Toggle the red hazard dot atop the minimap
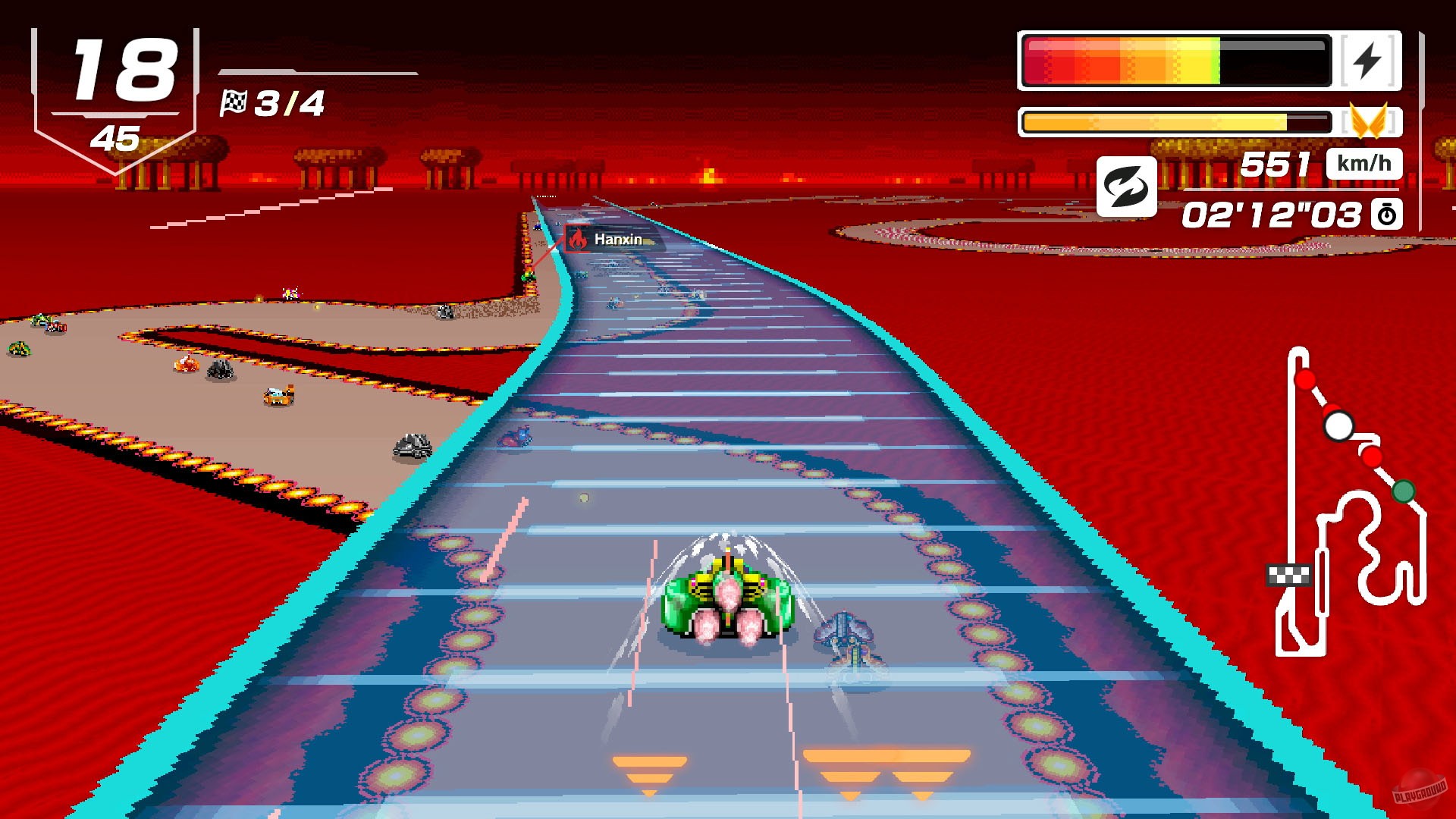1456x819 pixels. pyautogui.click(x=1305, y=379)
